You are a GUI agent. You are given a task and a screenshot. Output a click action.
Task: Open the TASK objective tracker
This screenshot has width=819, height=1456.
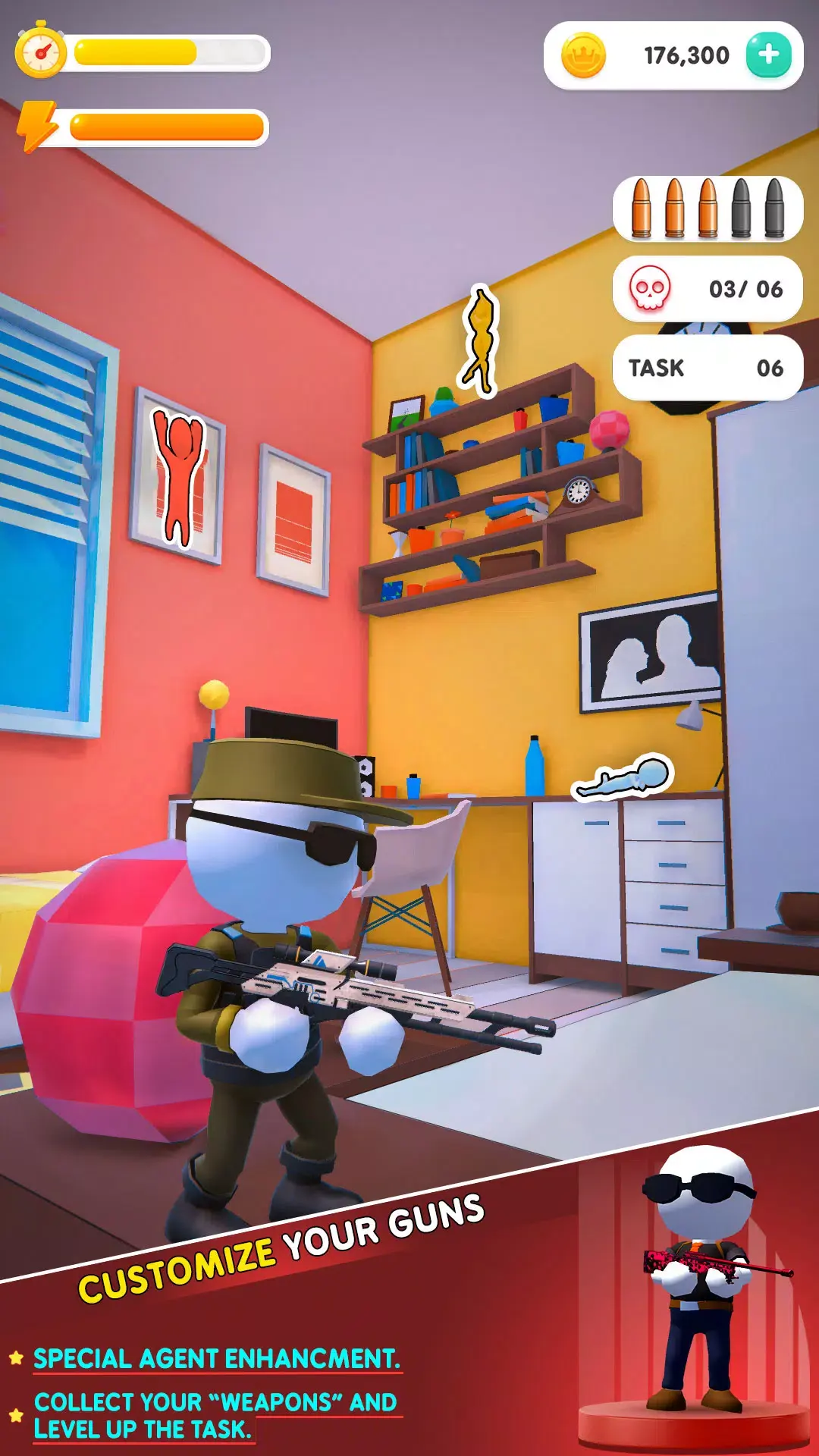707,368
